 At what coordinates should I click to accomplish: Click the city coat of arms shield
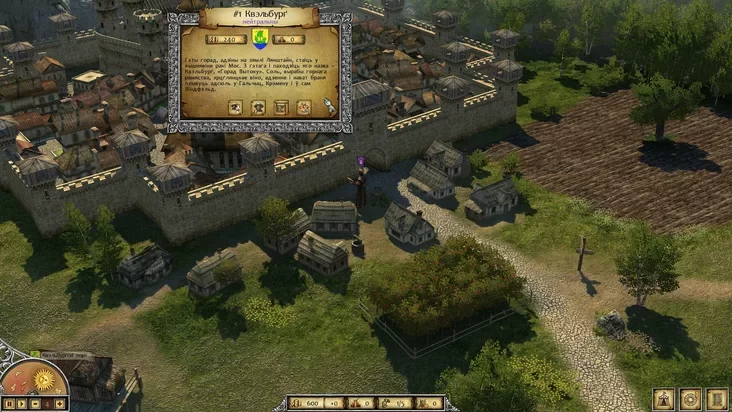[x=259, y=39]
